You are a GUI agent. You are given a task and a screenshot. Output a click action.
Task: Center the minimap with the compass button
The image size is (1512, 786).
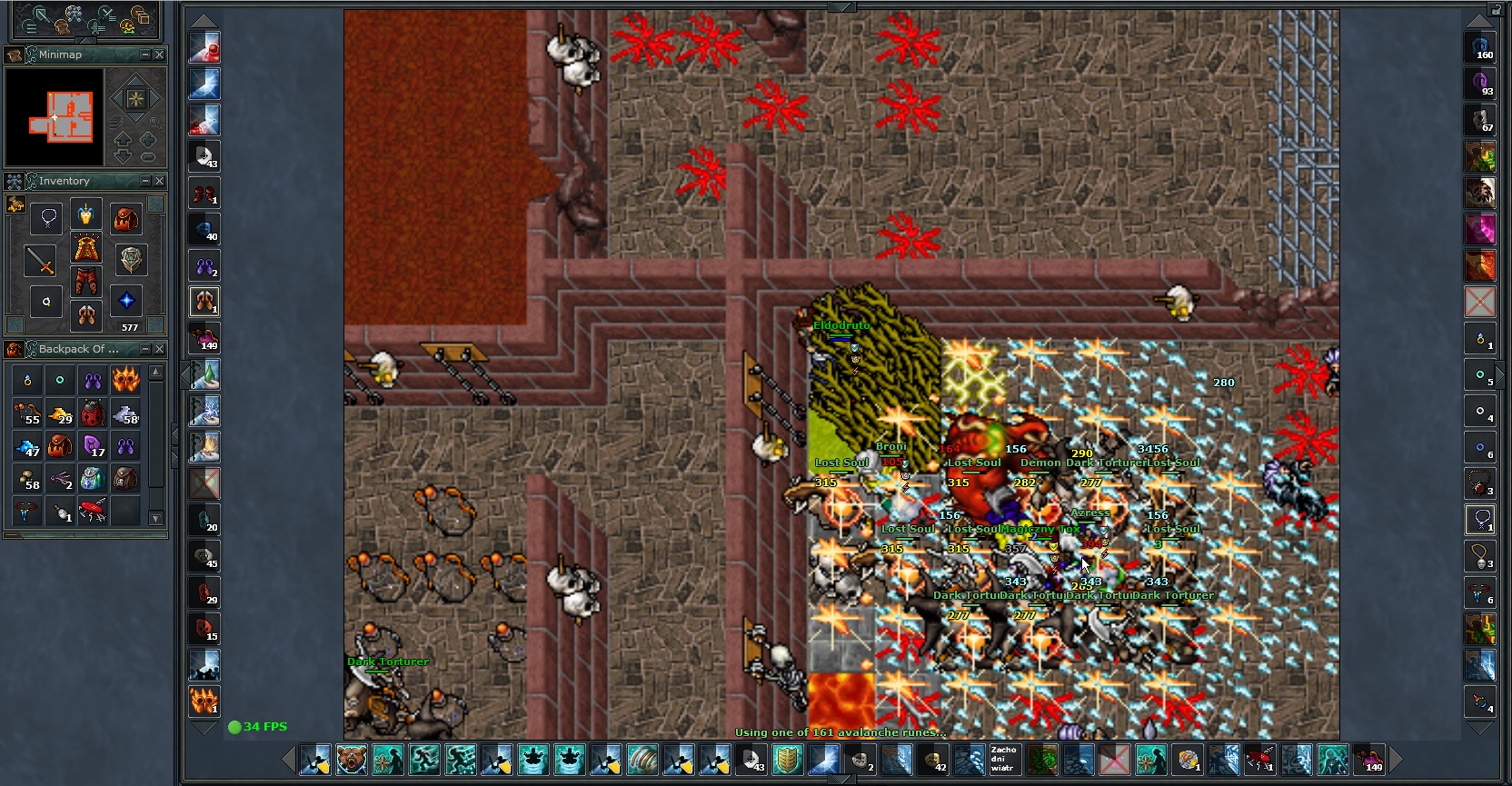(135, 98)
